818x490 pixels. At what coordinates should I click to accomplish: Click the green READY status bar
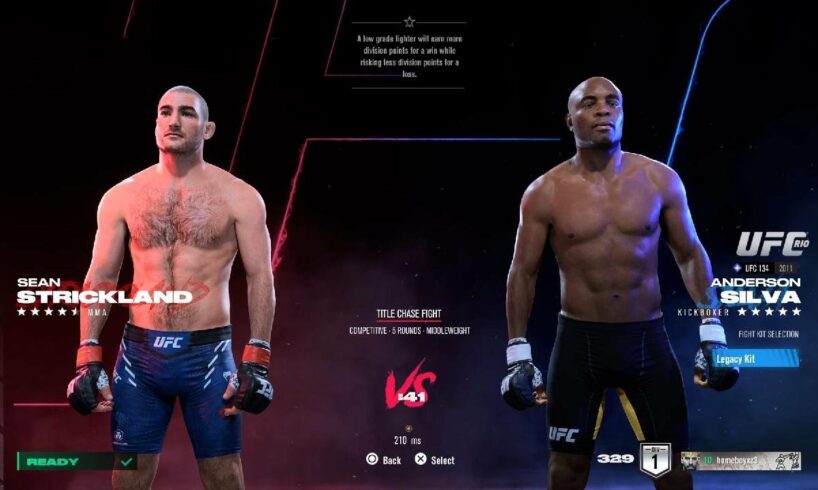coord(76,461)
